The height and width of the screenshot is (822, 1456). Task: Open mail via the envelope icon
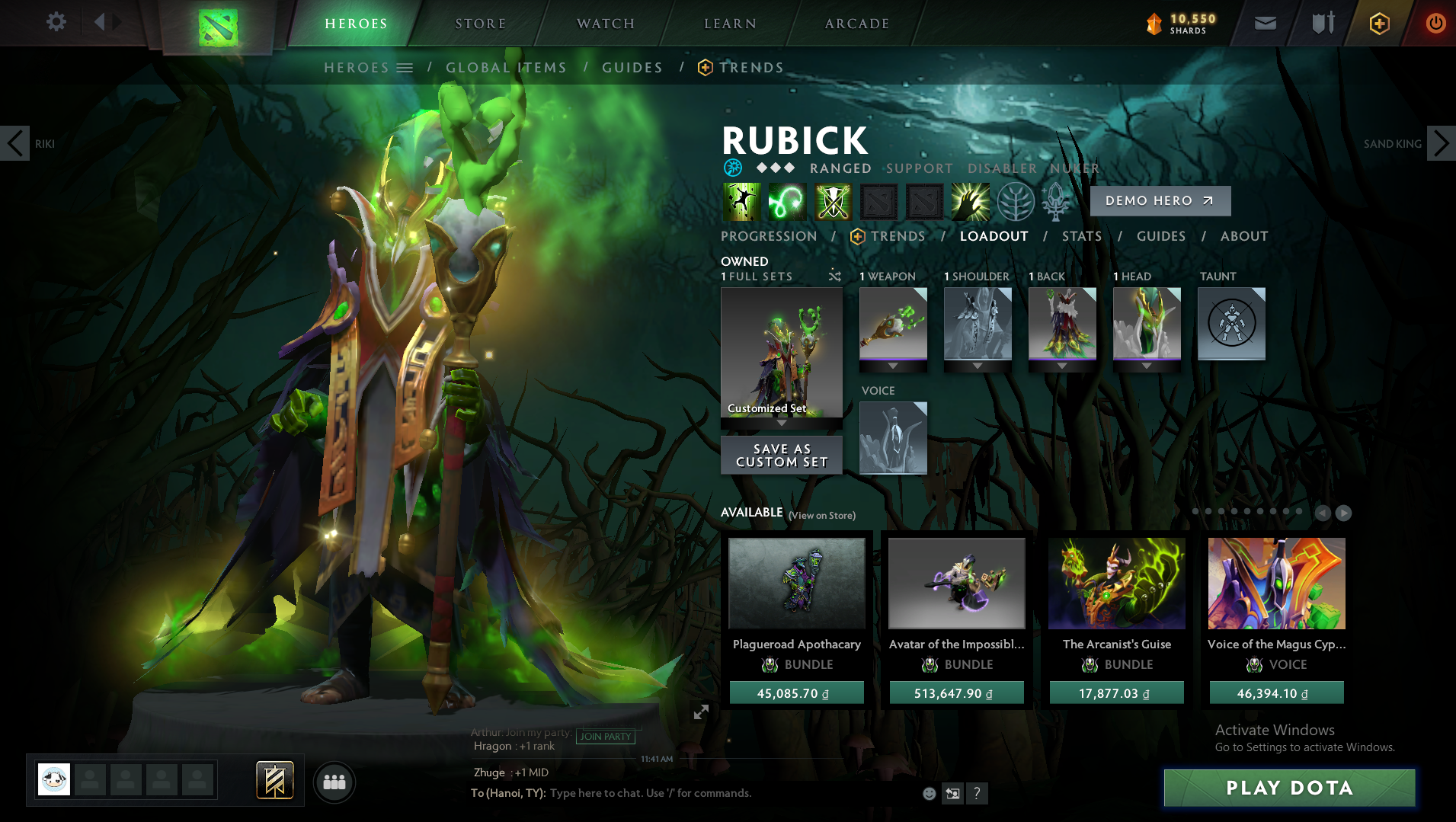click(x=1265, y=22)
